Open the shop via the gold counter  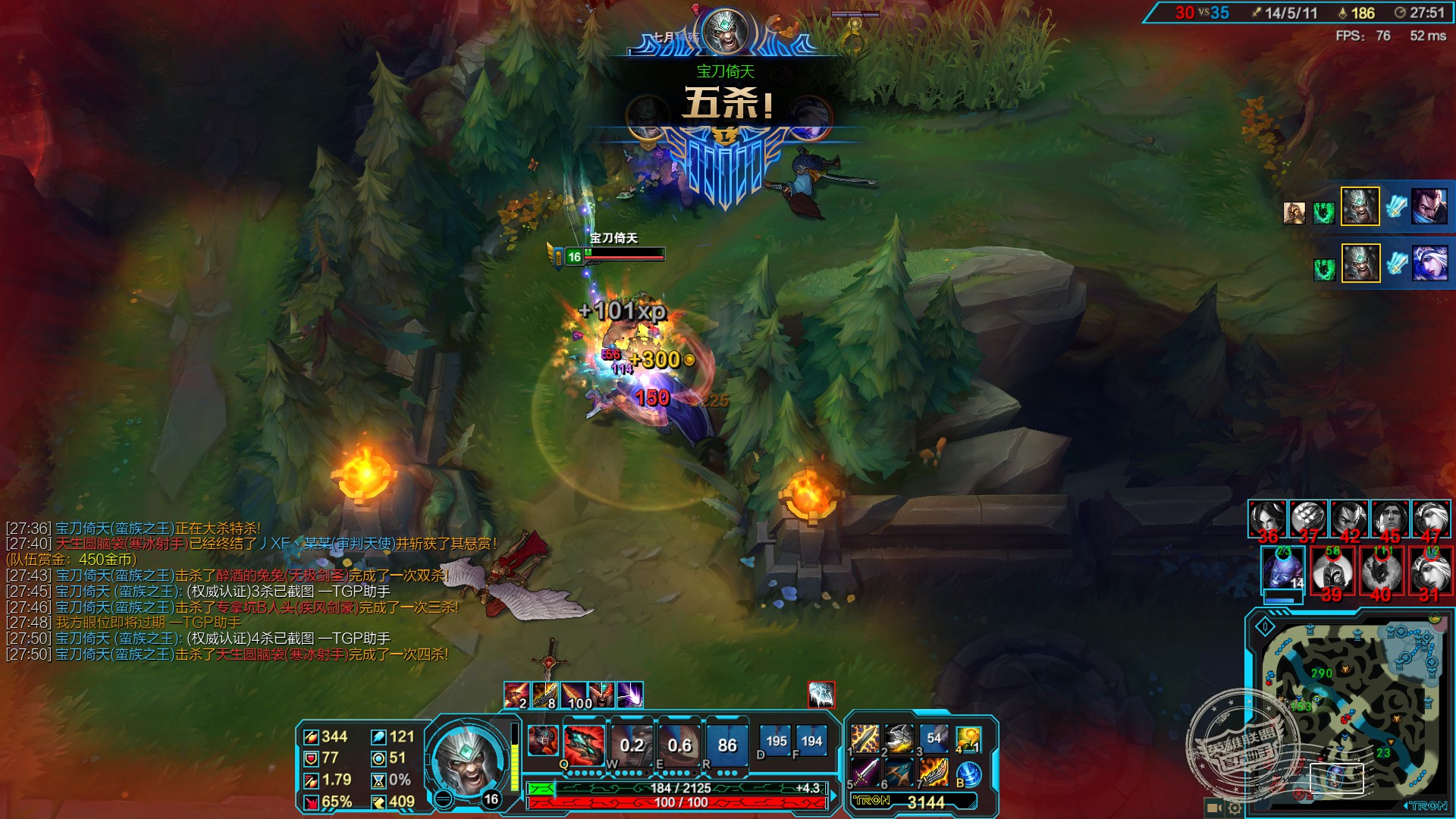pyautogui.click(x=915, y=802)
